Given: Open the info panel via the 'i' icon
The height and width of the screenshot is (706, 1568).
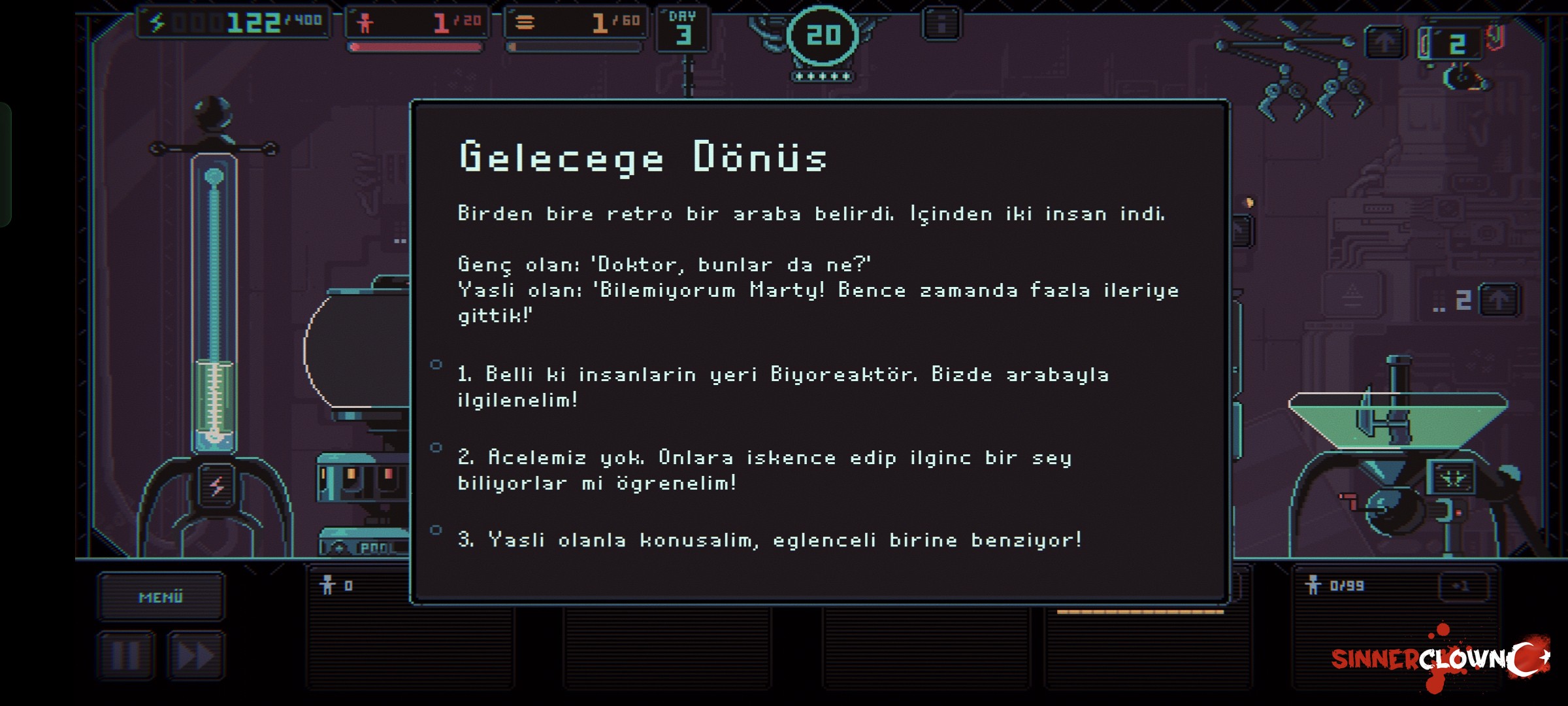Looking at the screenshot, I should [x=941, y=23].
